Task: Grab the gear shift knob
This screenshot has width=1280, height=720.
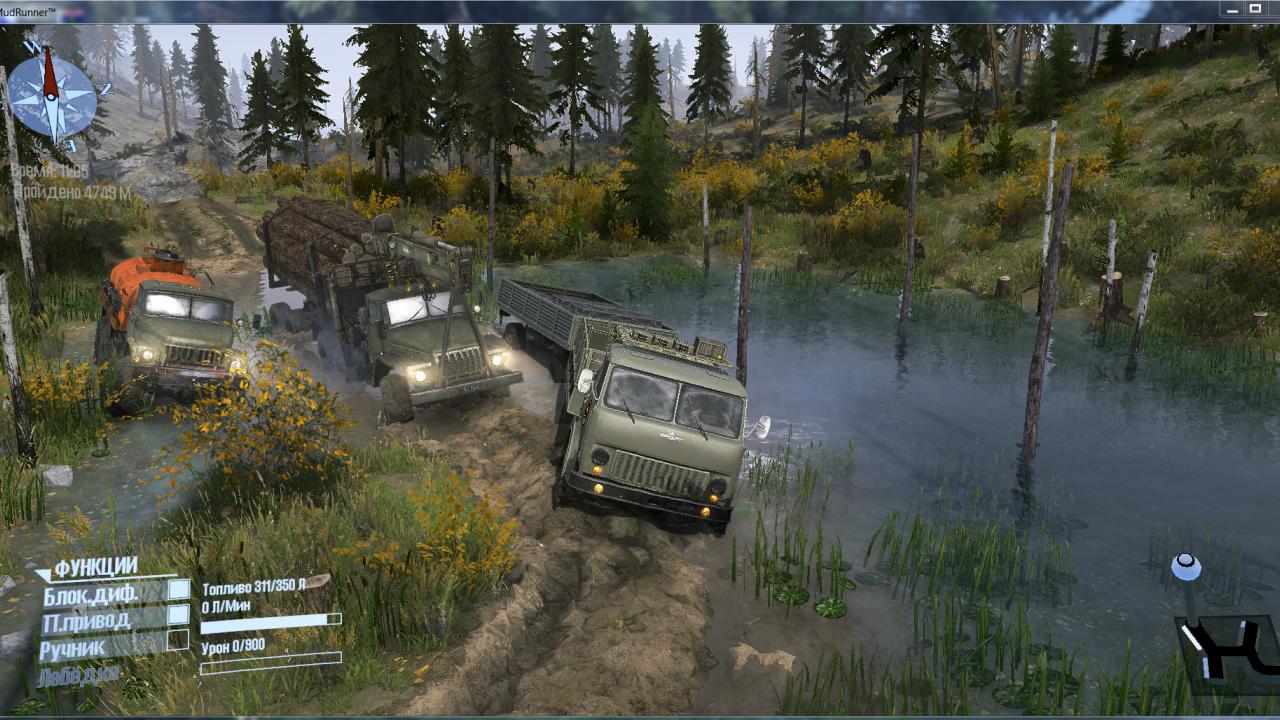Action: (1187, 568)
